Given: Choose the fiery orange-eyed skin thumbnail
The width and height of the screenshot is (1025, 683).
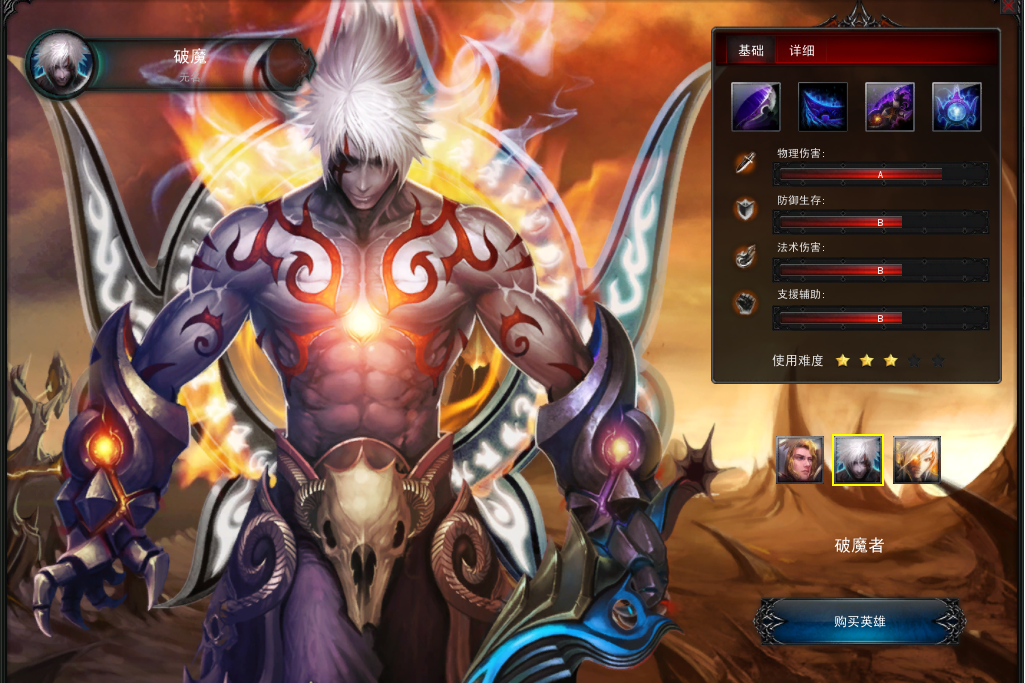Looking at the screenshot, I should 916,460.
